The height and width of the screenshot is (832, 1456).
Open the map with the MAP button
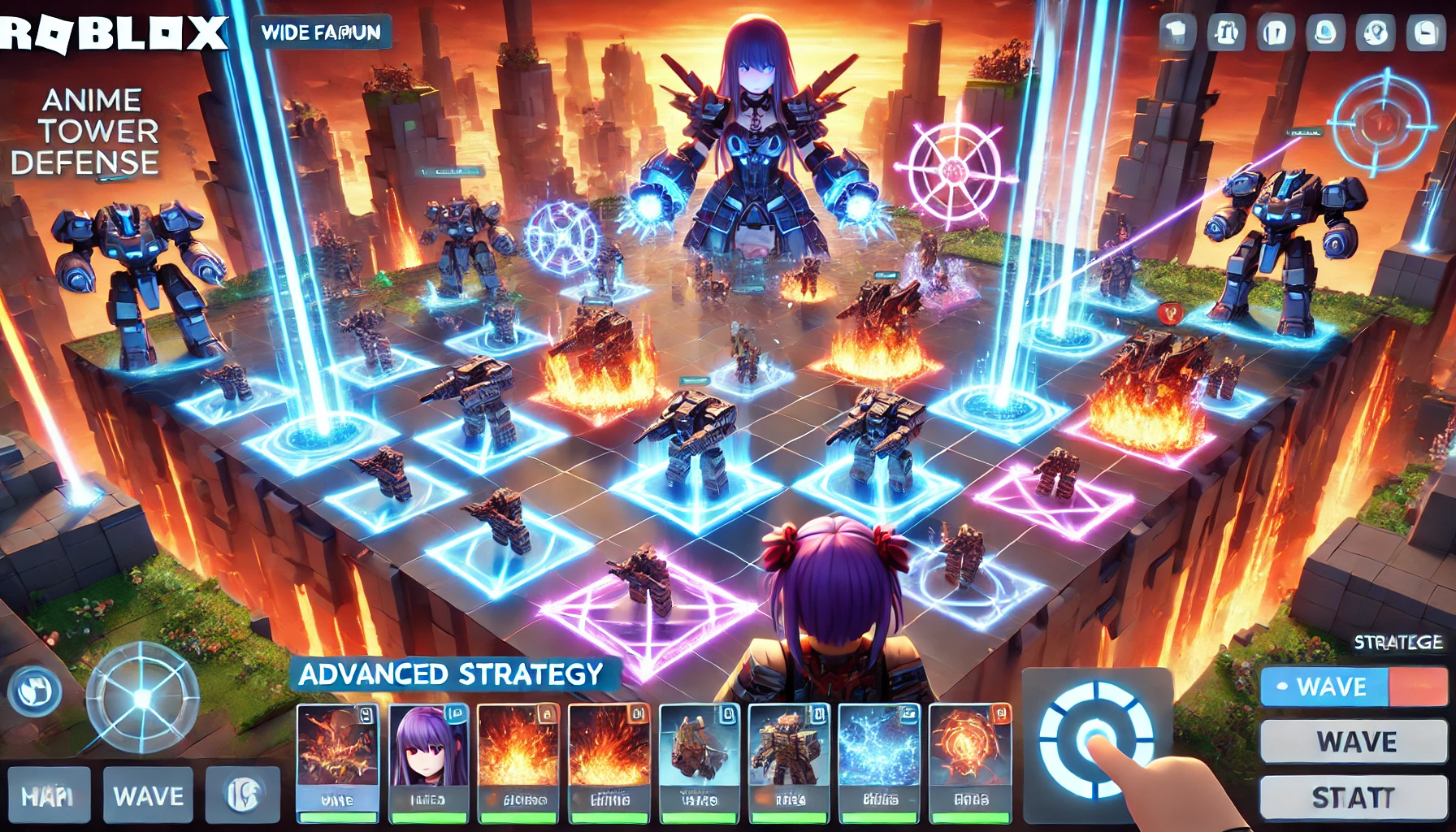point(47,795)
